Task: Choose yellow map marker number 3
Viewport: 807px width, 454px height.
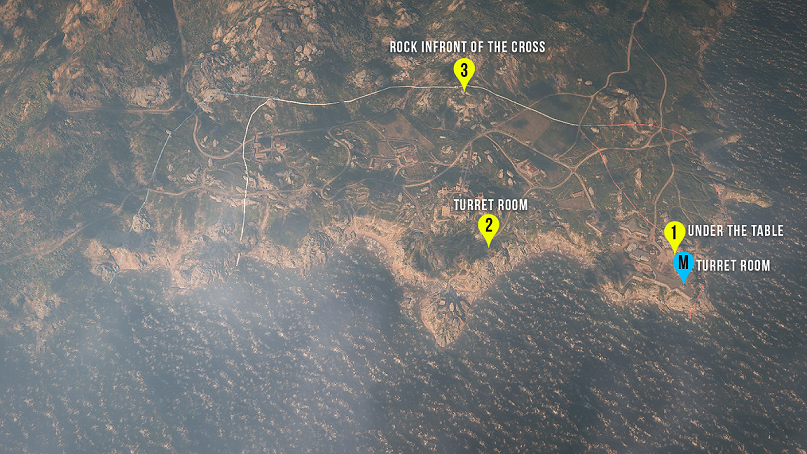Action: 463,71
